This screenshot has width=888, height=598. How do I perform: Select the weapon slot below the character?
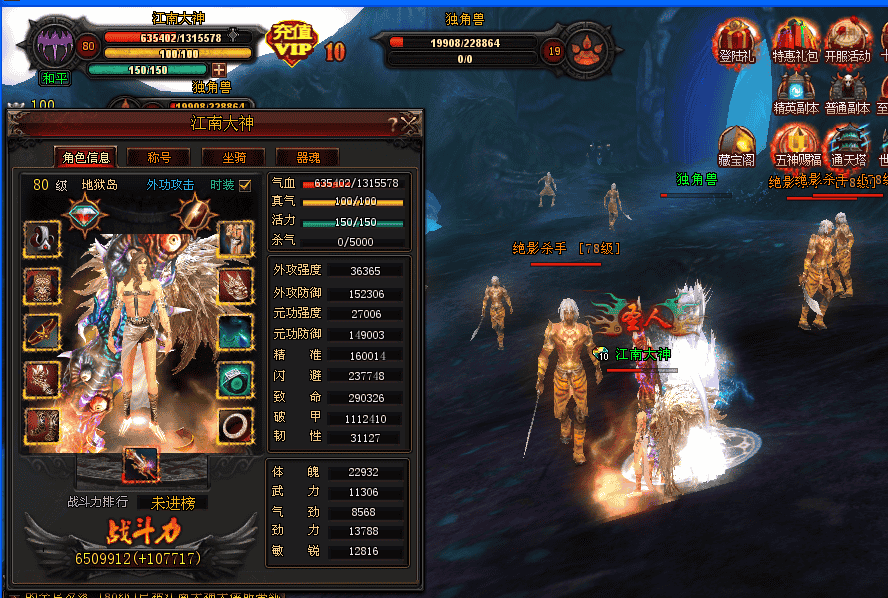tap(141, 465)
